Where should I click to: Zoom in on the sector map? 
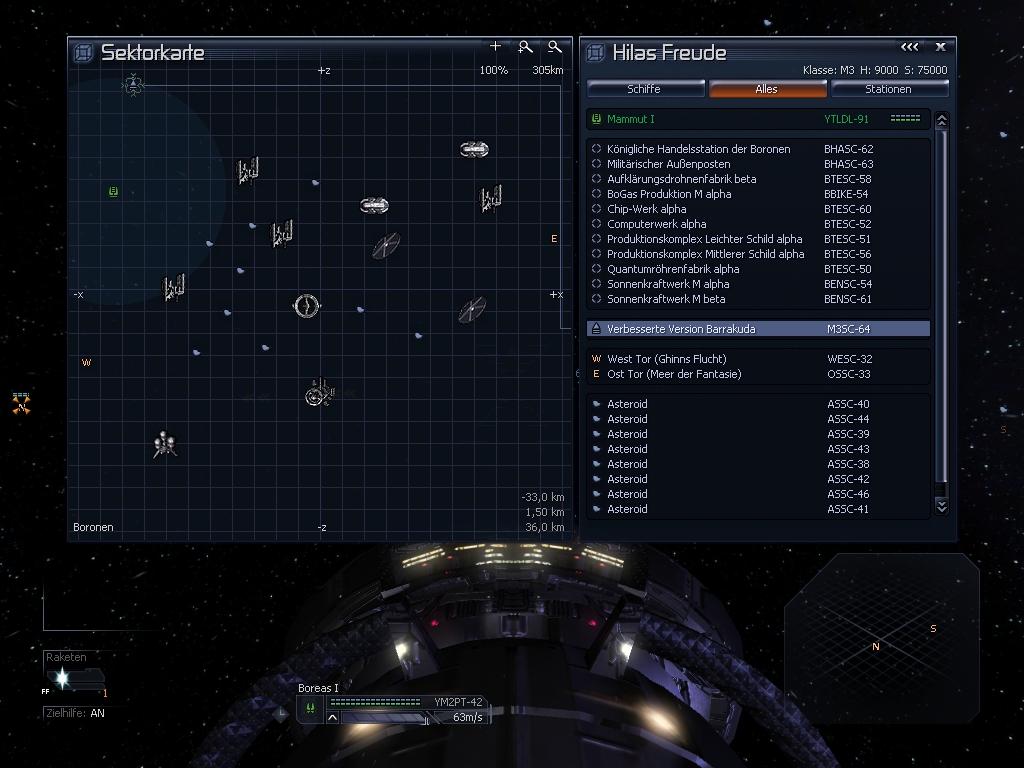[x=525, y=47]
